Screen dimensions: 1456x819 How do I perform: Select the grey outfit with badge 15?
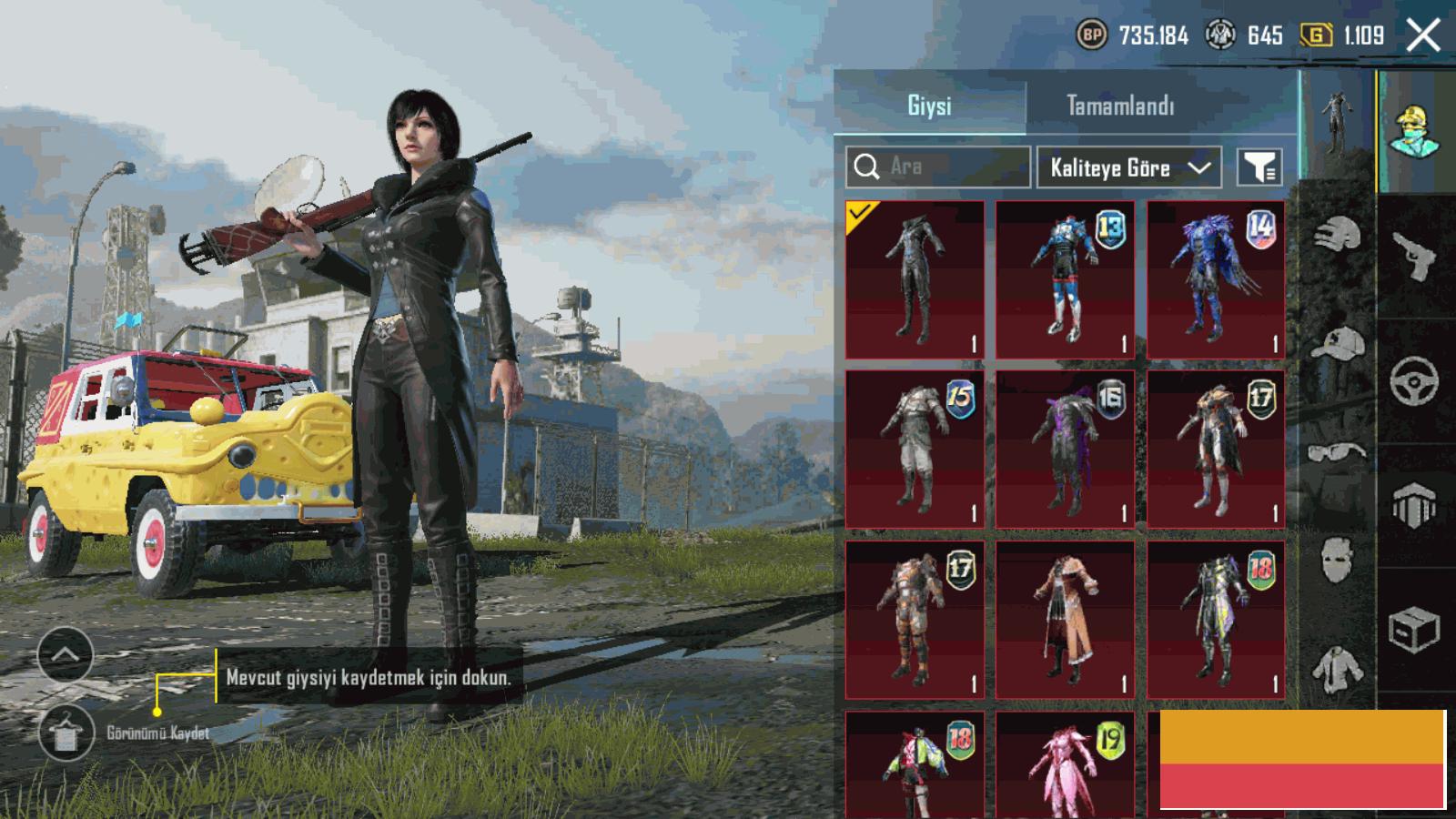click(915, 450)
